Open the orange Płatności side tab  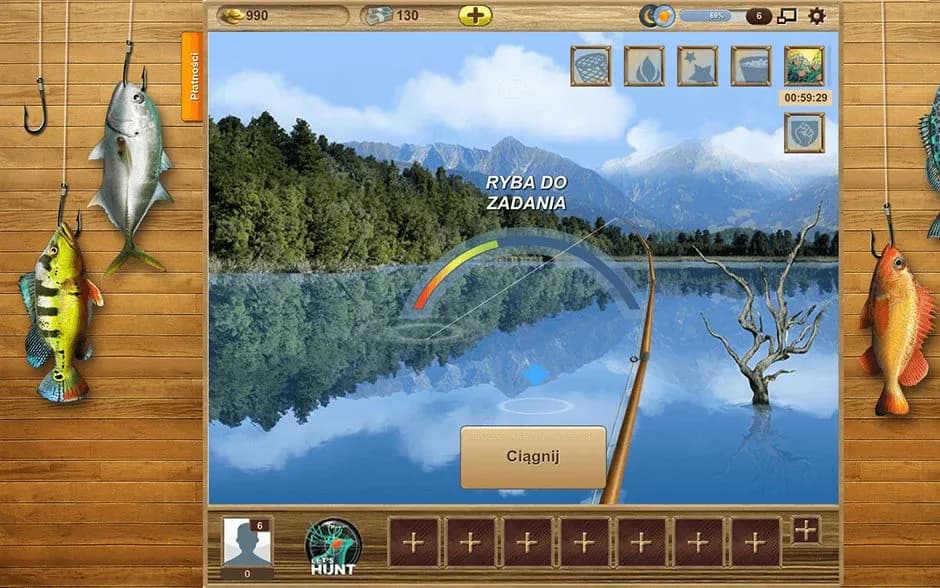click(192, 76)
